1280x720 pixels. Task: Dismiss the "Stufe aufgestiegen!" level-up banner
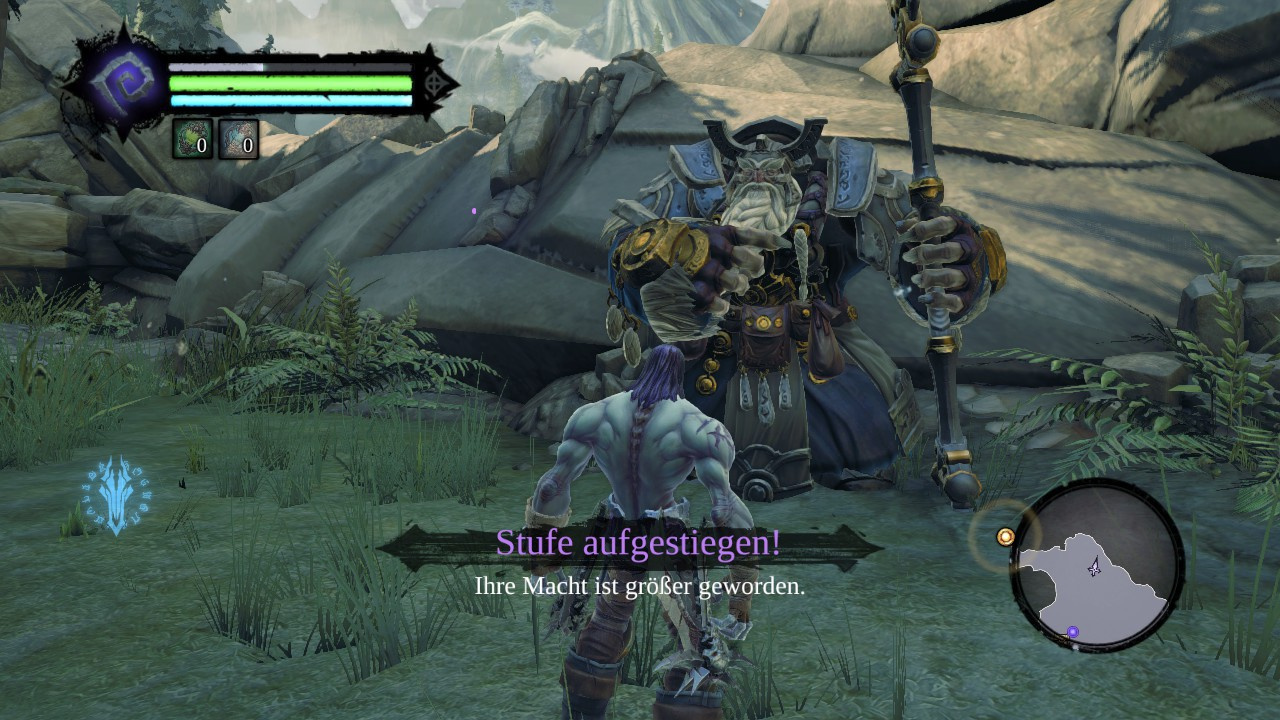(x=638, y=545)
